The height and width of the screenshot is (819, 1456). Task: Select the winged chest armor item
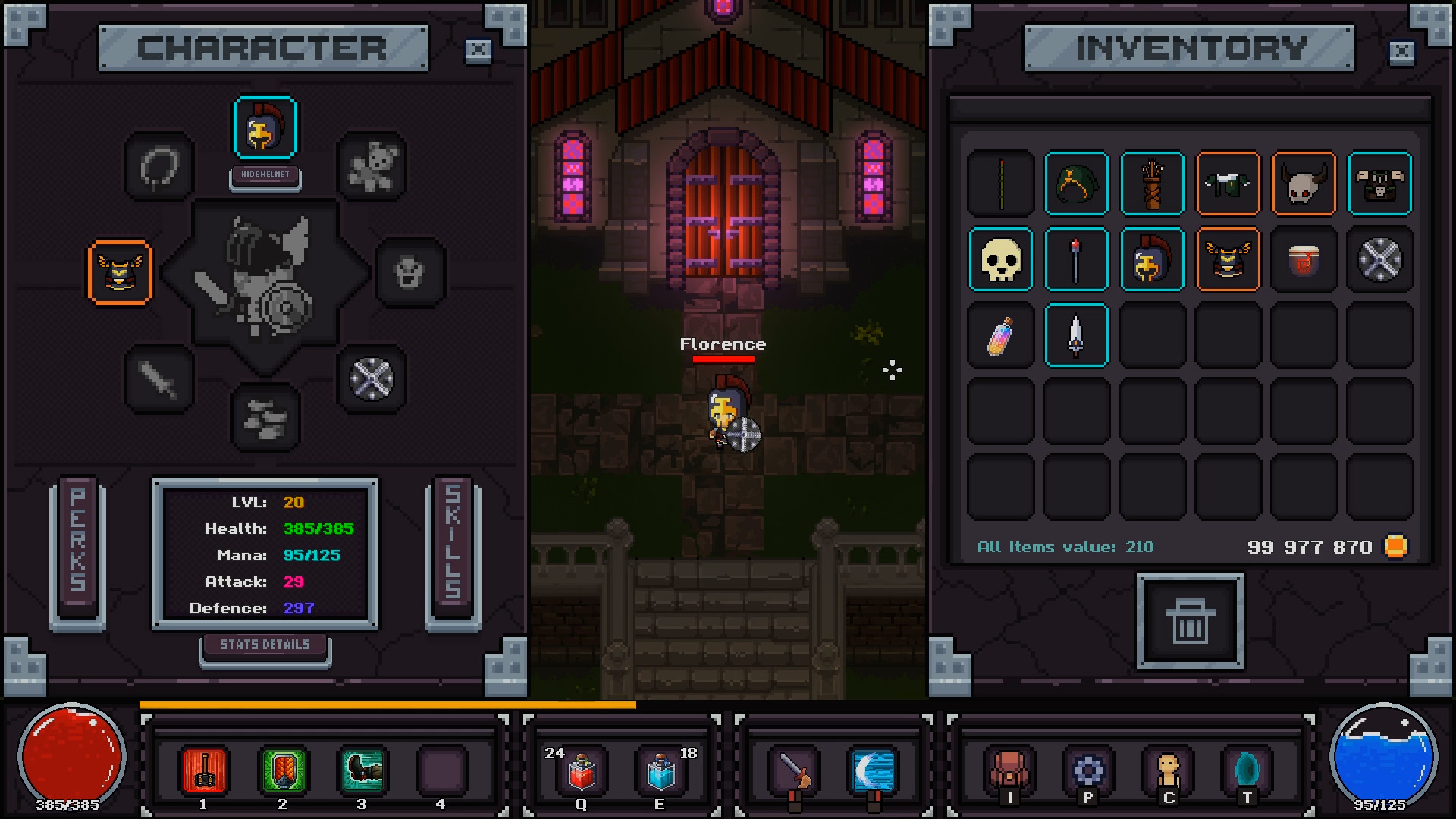pyautogui.click(x=1228, y=259)
